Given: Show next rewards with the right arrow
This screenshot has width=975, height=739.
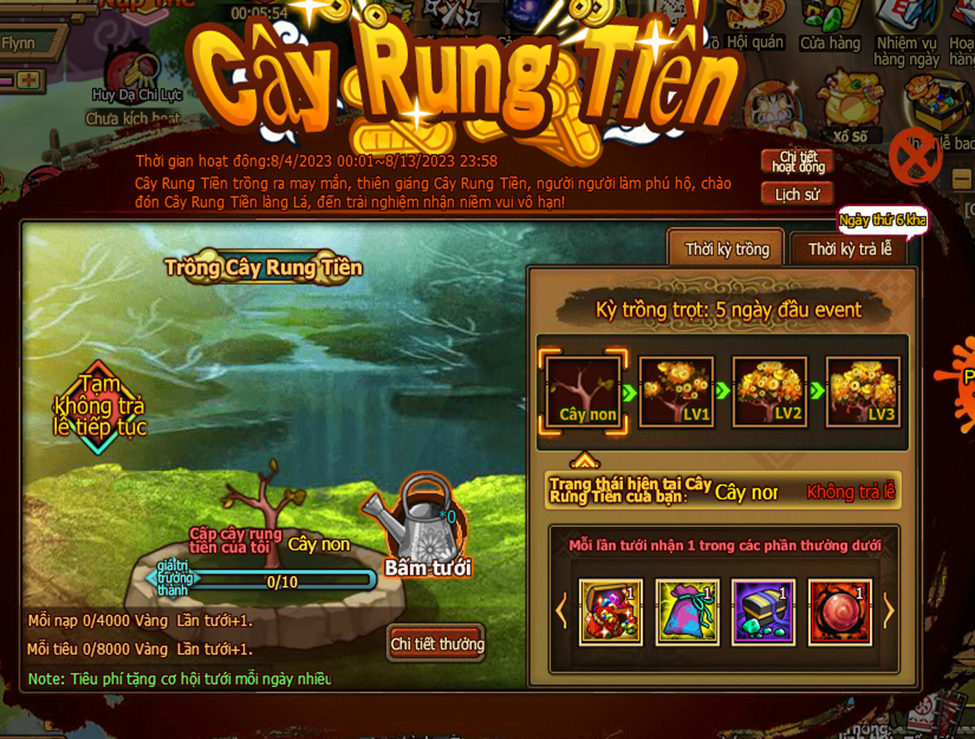Looking at the screenshot, I should coord(888,610).
